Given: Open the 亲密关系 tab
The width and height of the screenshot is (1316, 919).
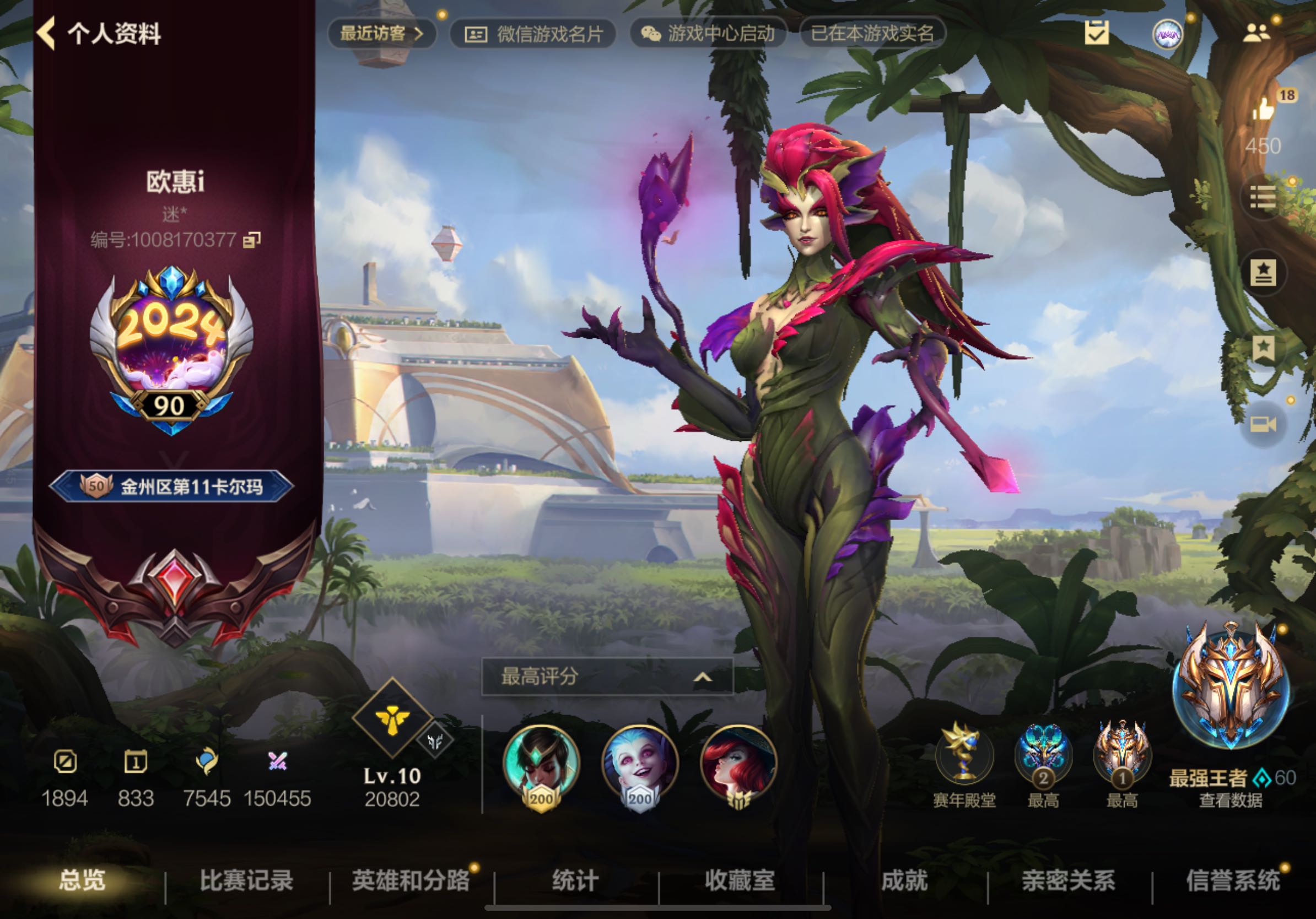Looking at the screenshot, I should (1069, 880).
